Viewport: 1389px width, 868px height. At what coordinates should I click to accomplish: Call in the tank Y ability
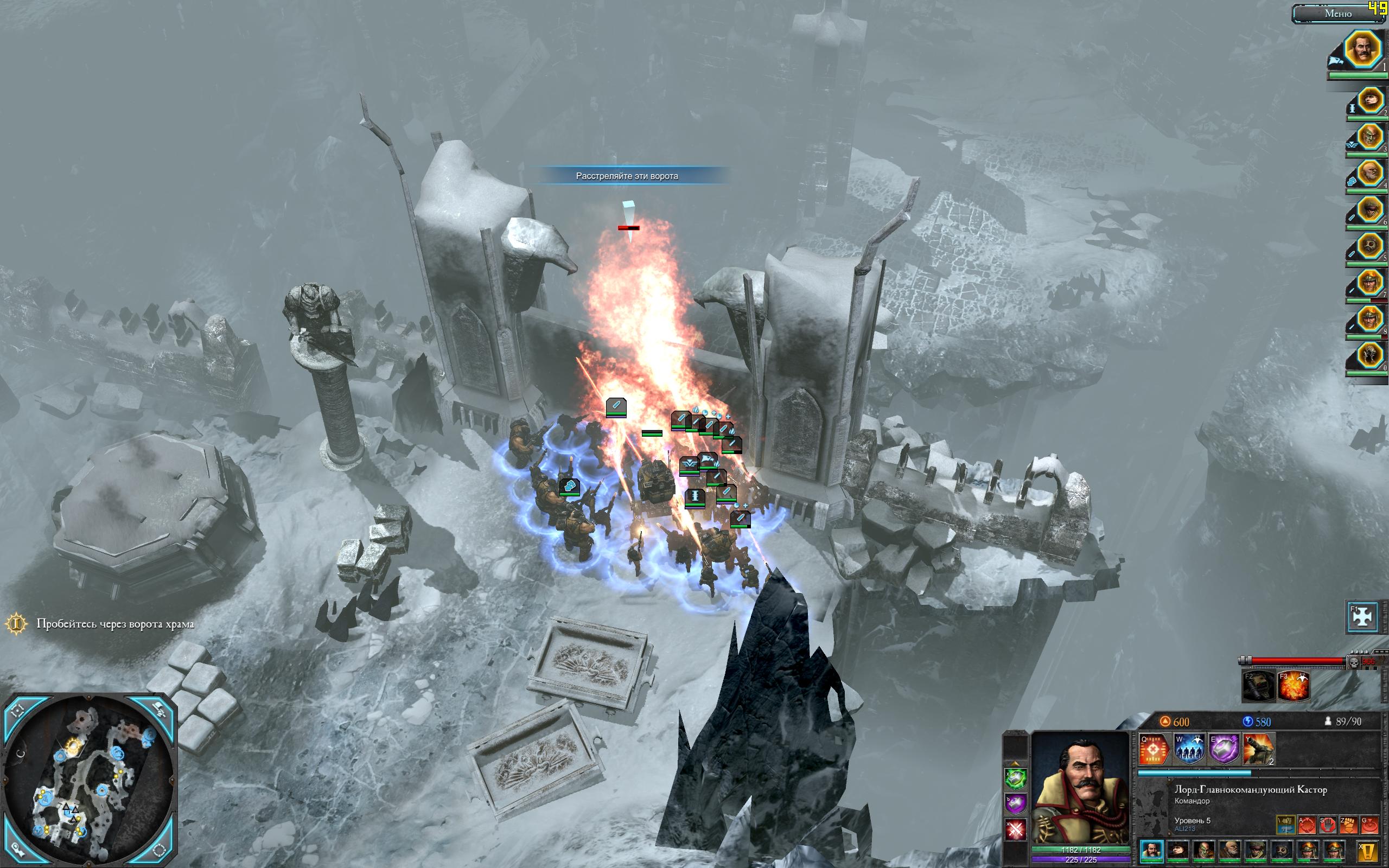point(1258,749)
